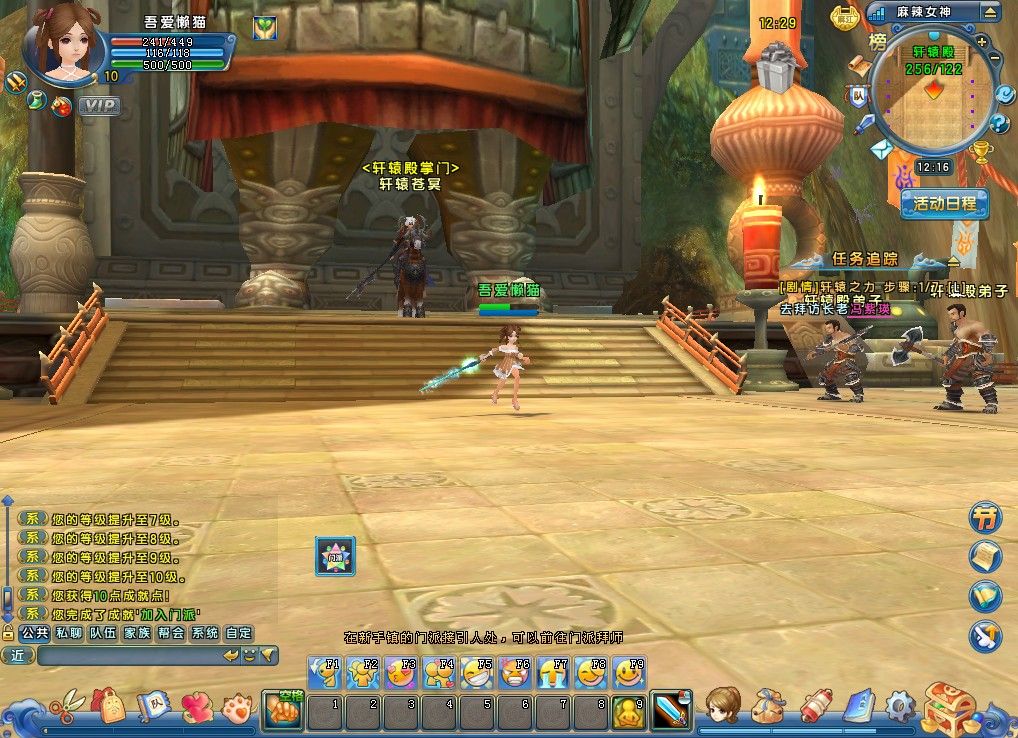
Task: Collapse the 任务追踪 quest tracker
Action: pos(952,262)
